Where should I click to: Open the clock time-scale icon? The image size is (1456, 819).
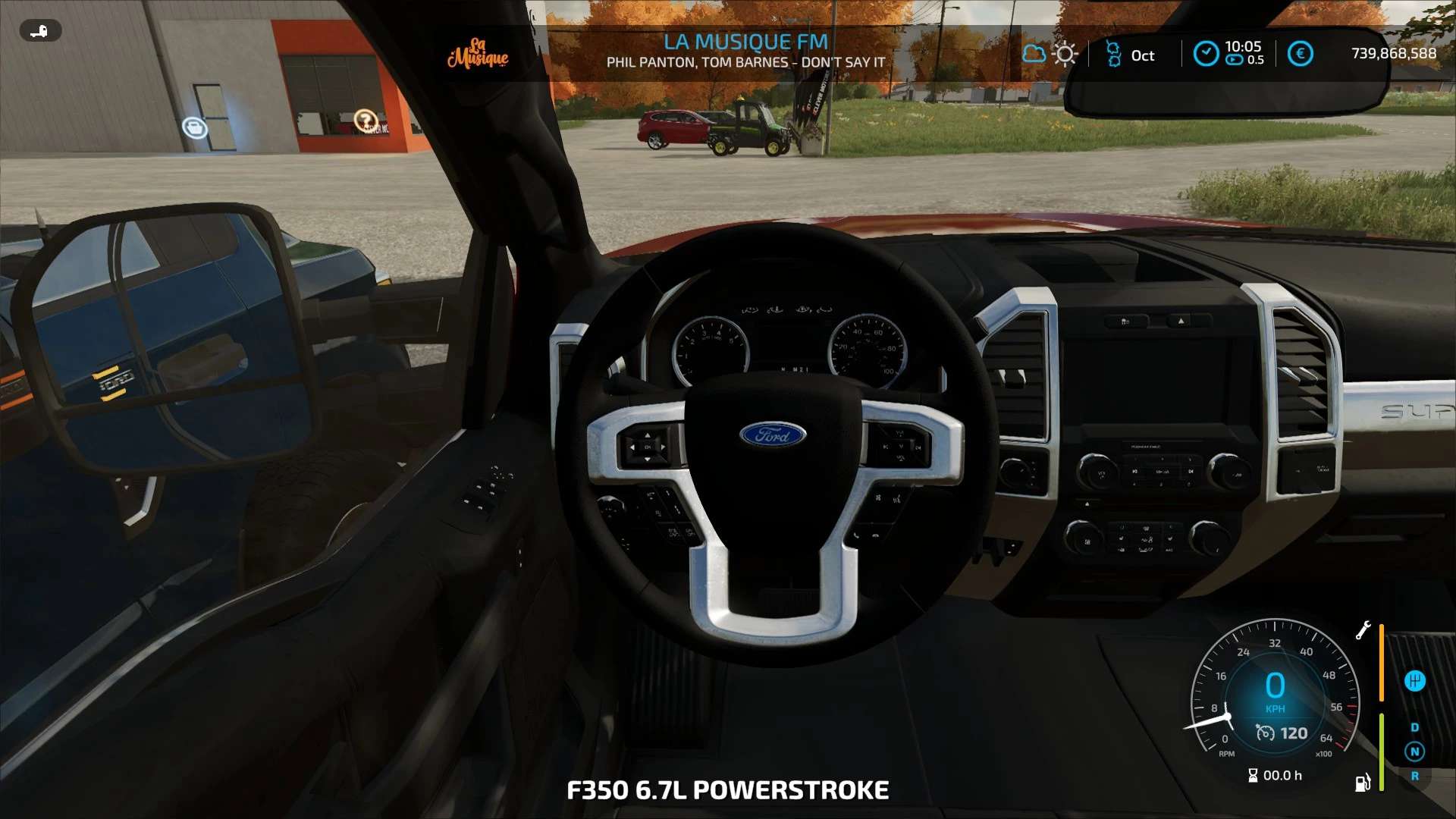click(x=1206, y=53)
